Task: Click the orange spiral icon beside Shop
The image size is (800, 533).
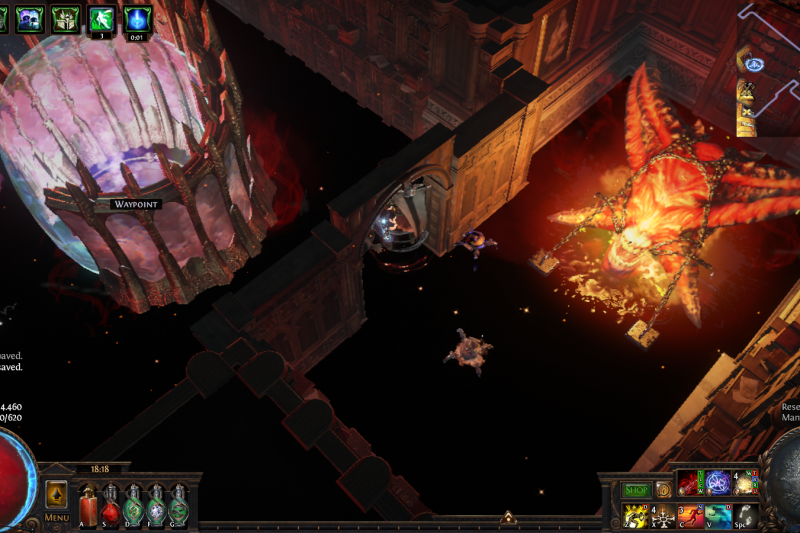Action: [x=663, y=490]
